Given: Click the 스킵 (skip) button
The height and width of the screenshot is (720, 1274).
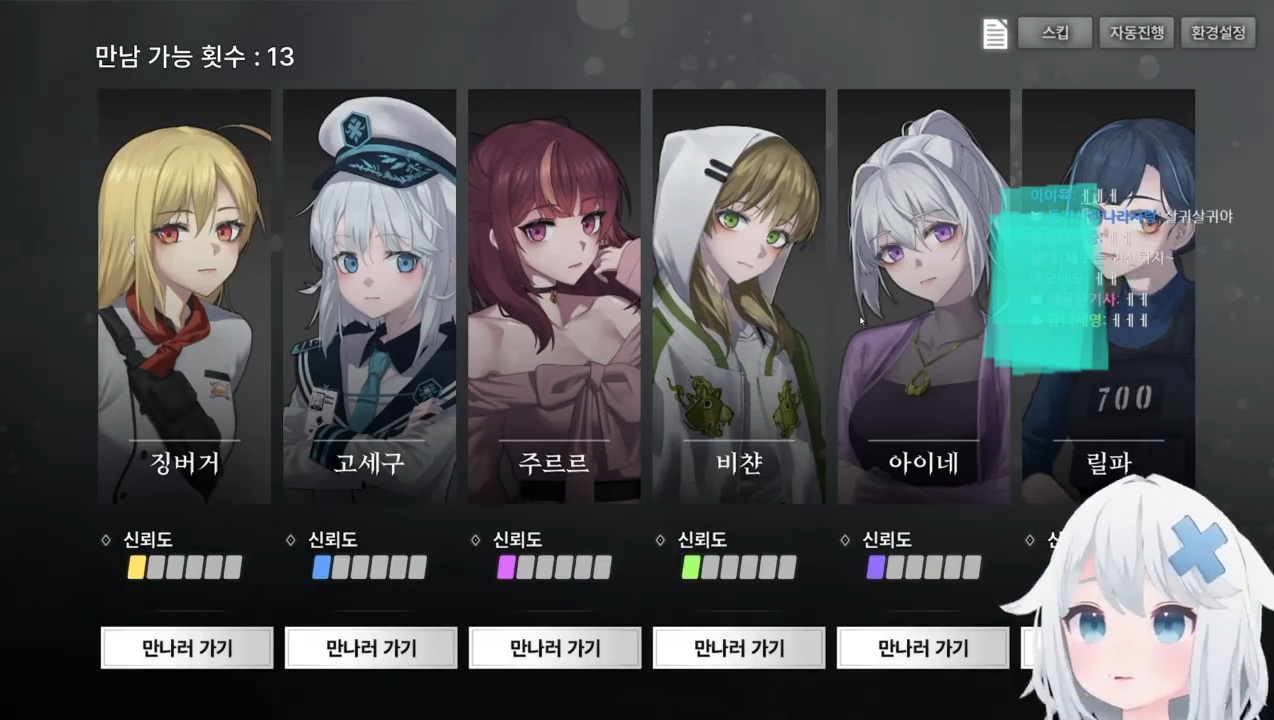Looking at the screenshot, I should (1054, 33).
